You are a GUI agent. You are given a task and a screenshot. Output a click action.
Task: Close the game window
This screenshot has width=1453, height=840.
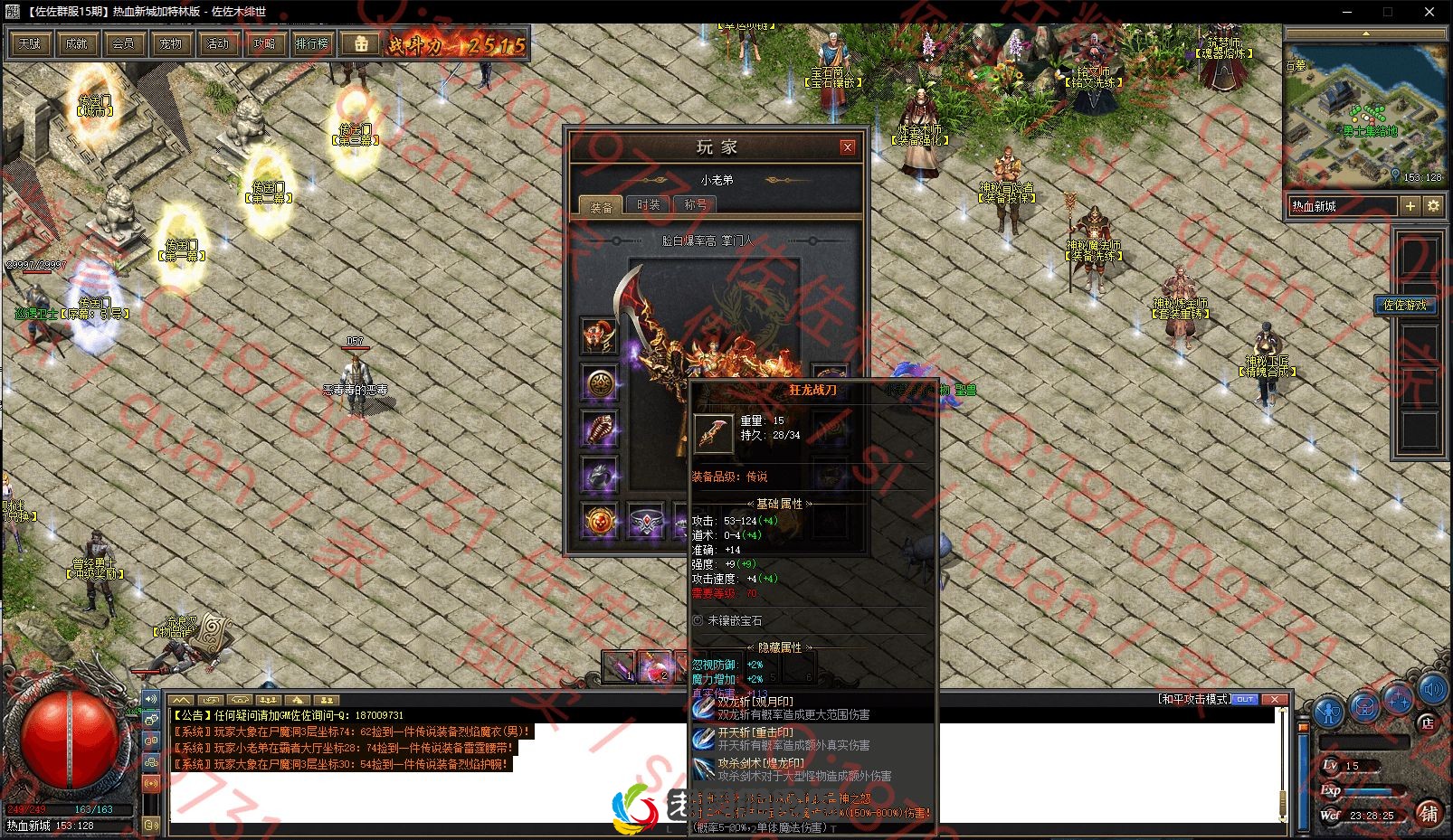[x=1429, y=12]
